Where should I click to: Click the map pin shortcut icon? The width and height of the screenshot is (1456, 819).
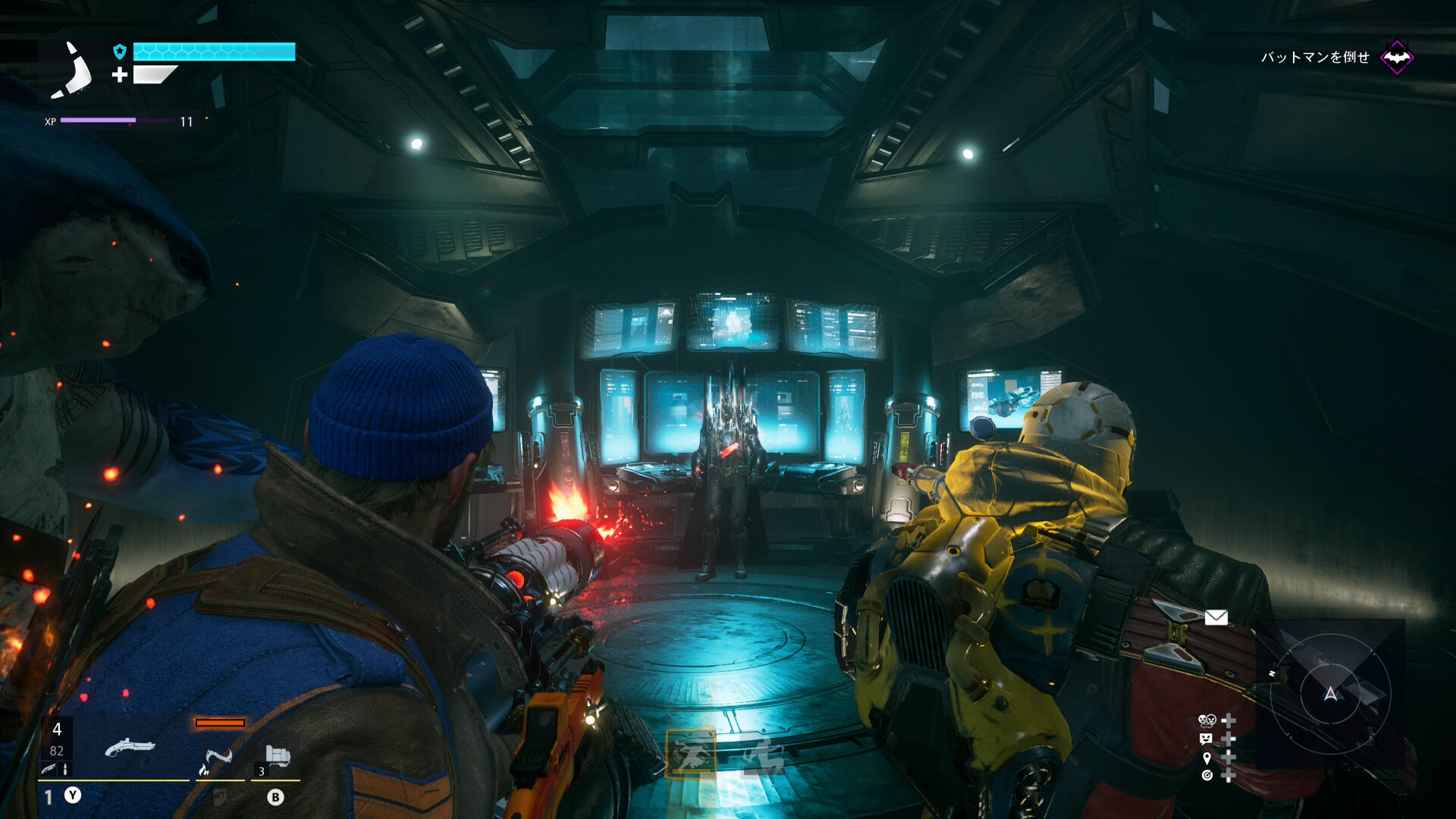tap(1207, 758)
